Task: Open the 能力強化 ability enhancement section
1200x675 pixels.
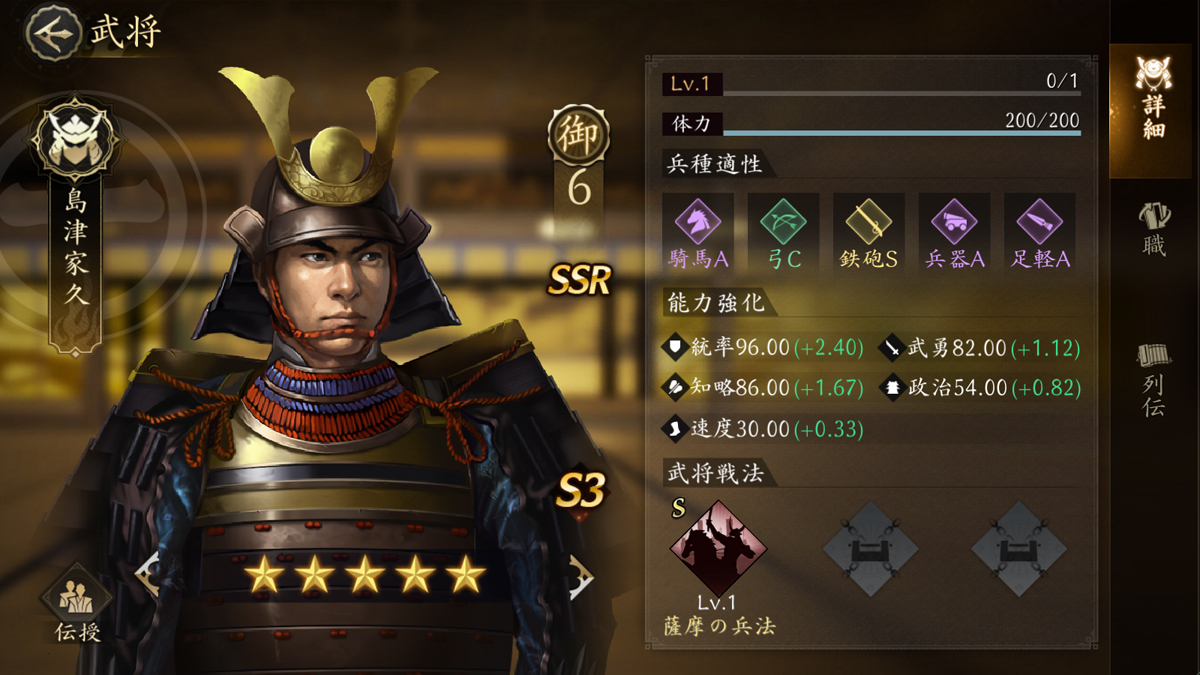Action: click(716, 301)
